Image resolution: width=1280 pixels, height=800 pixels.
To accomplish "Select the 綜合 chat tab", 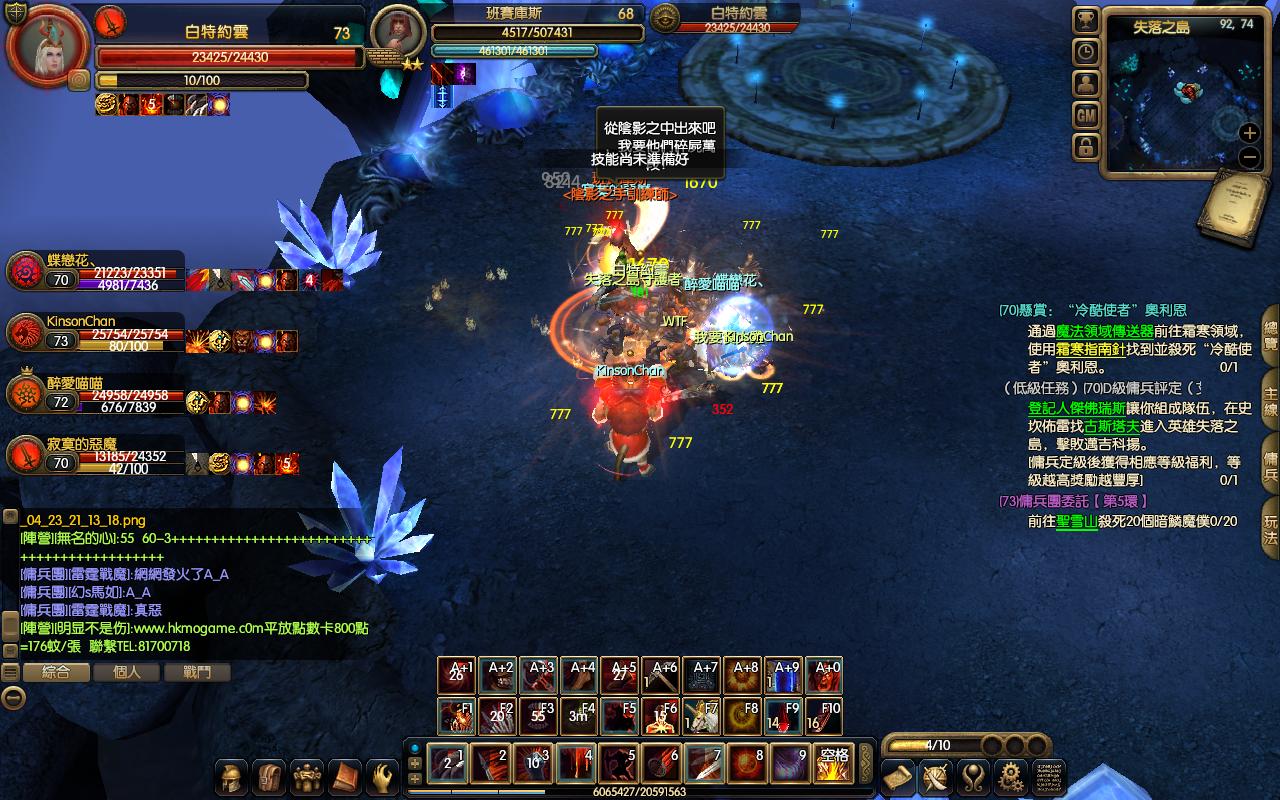I will point(56,672).
